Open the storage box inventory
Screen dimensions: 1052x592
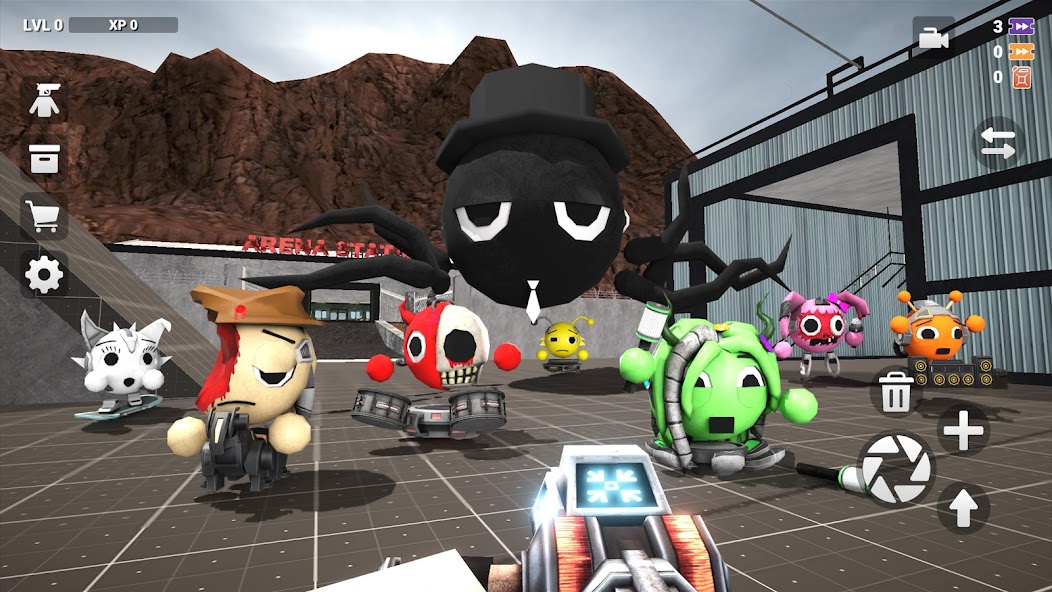pos(44,158)
